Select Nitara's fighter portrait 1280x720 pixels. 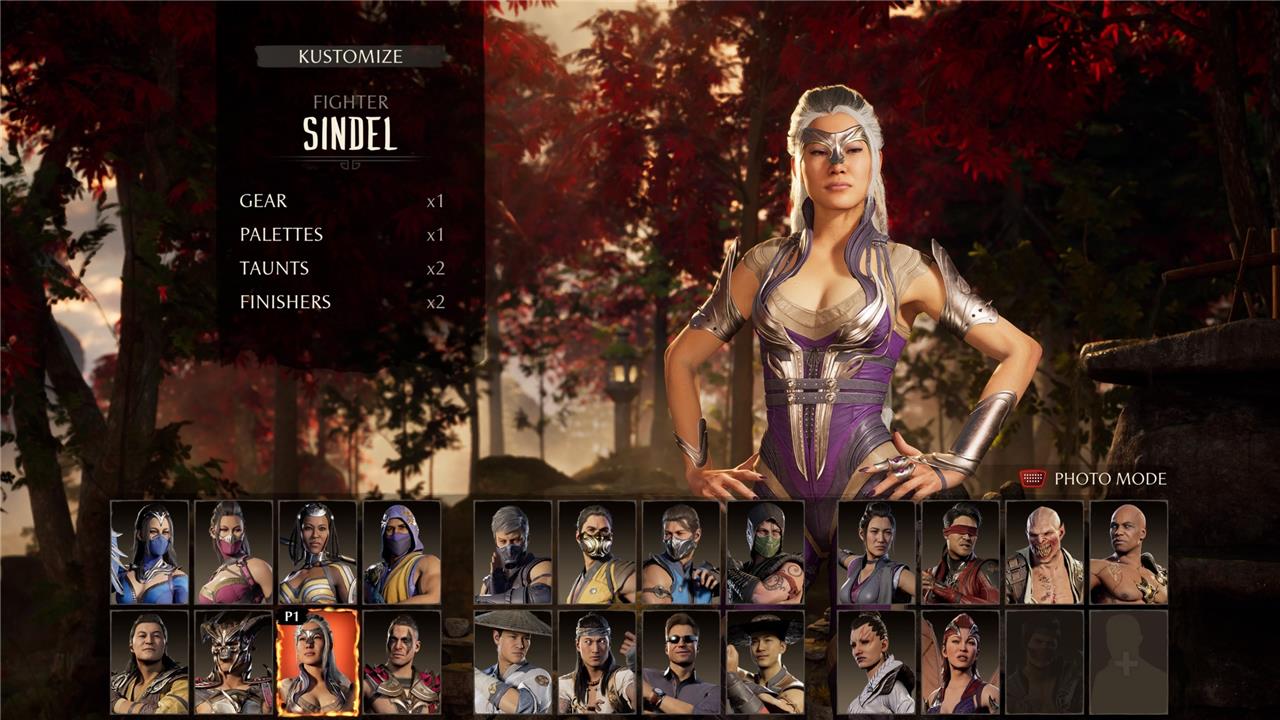click(x=960, y=662)
